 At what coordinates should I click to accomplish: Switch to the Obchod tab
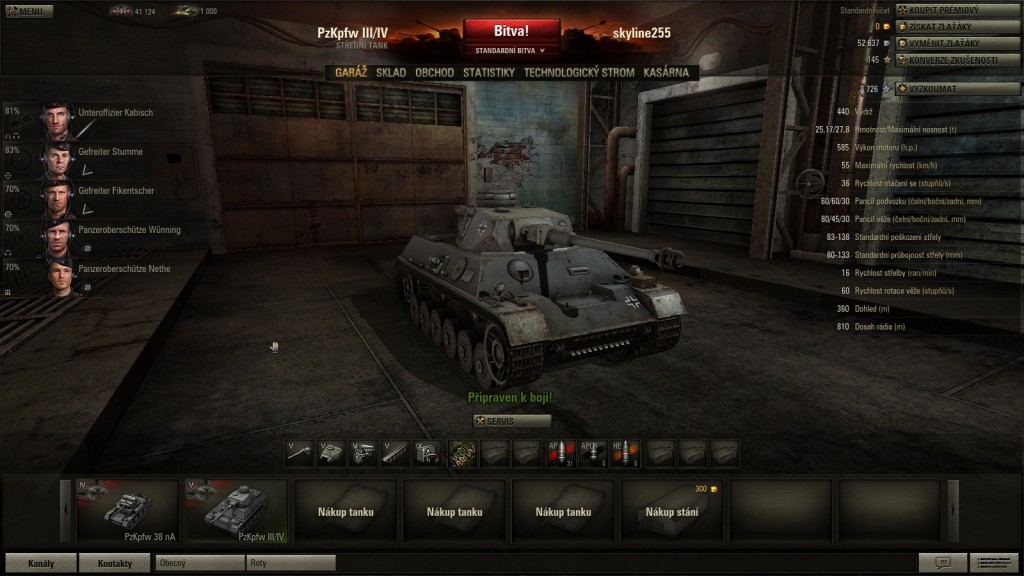[434, 73]
